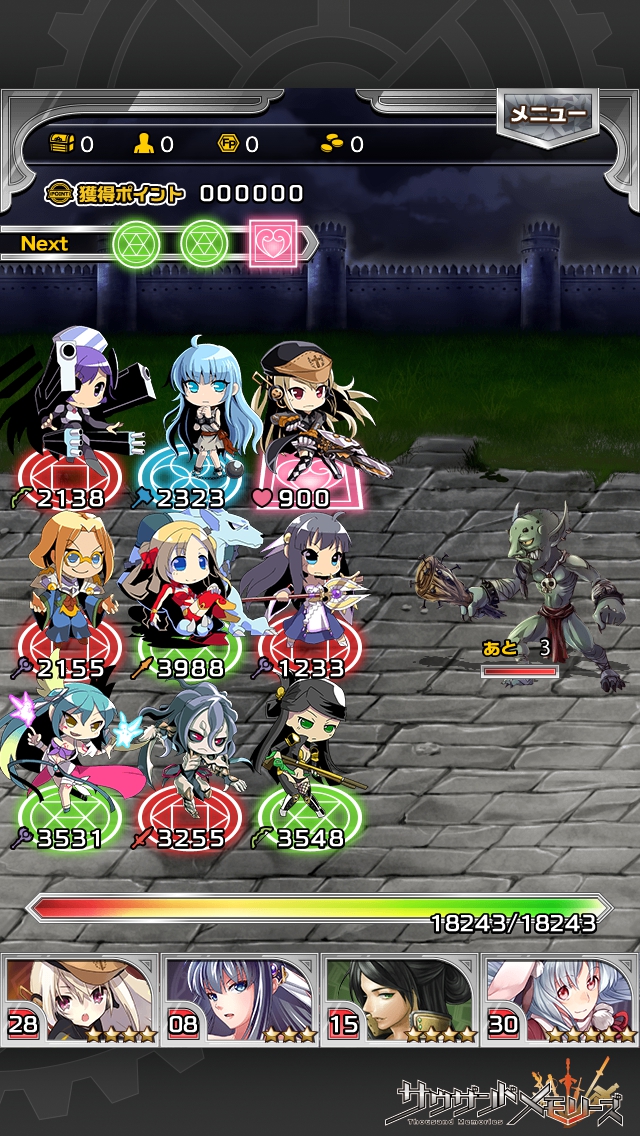Activate the silver-haired red-eyed skill portrait (30)
640x1136 pixels.
pos(559,999)
